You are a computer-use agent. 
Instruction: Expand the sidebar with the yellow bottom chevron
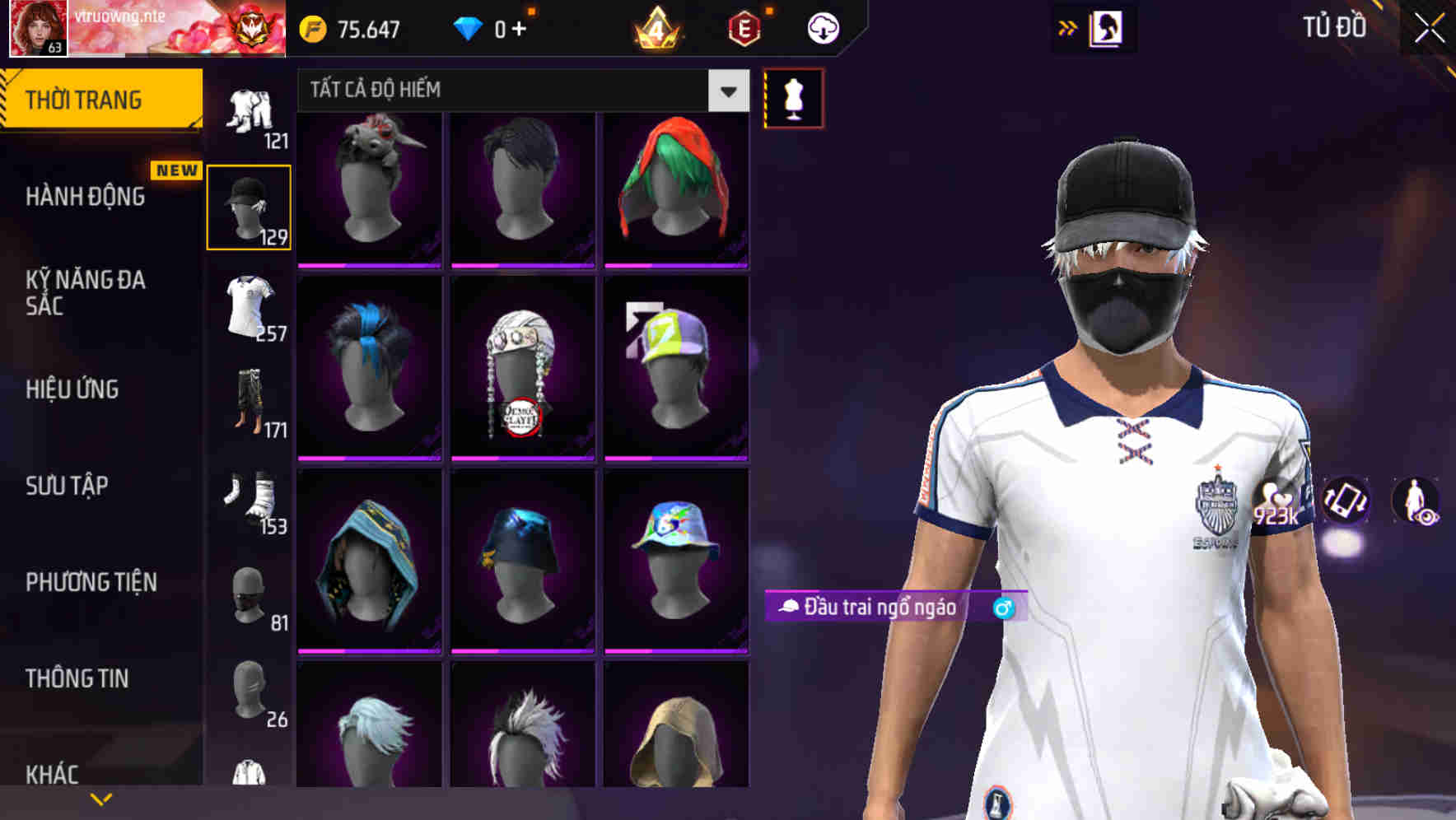point(101,797)
